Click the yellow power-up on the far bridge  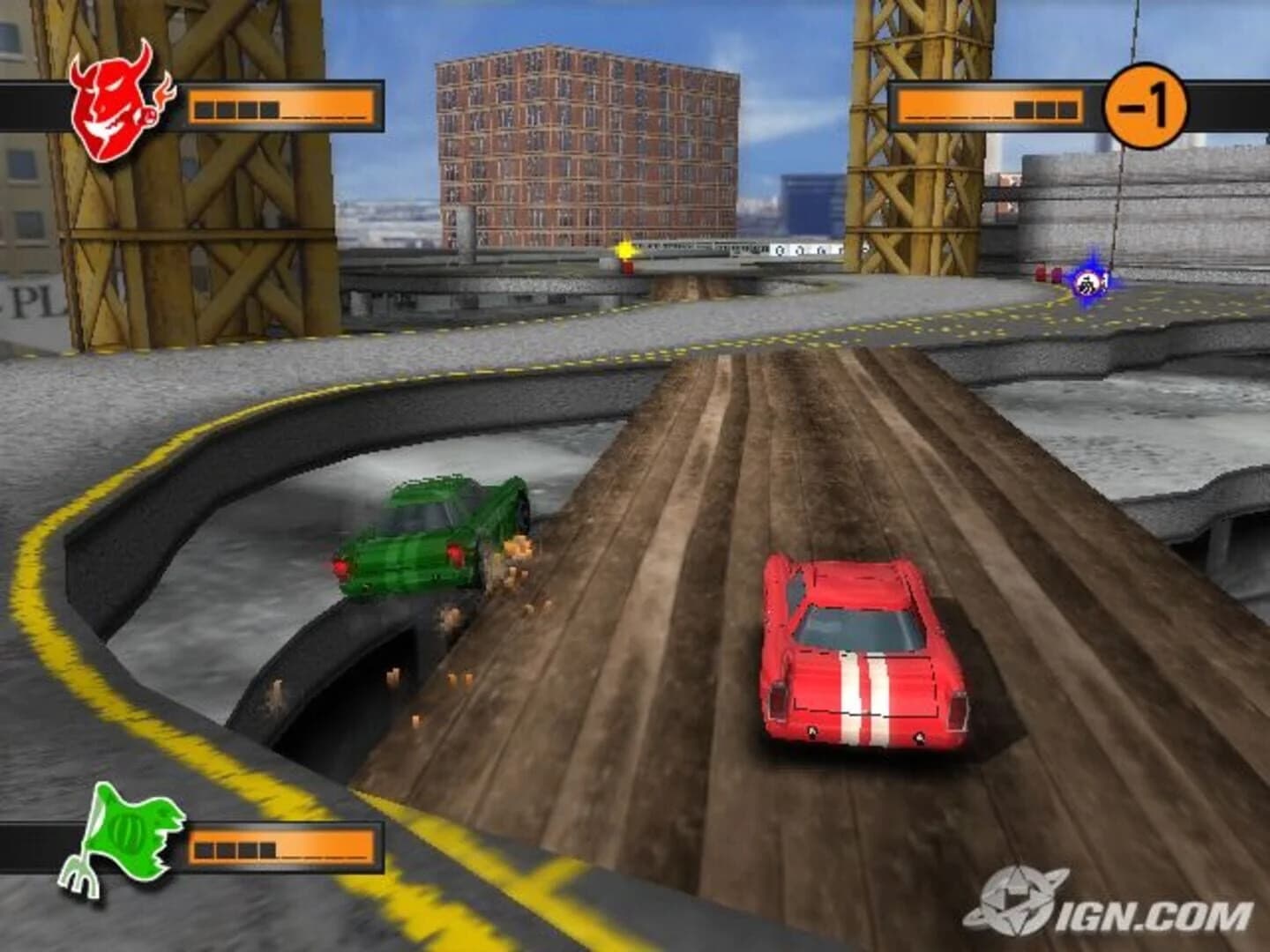624,251
